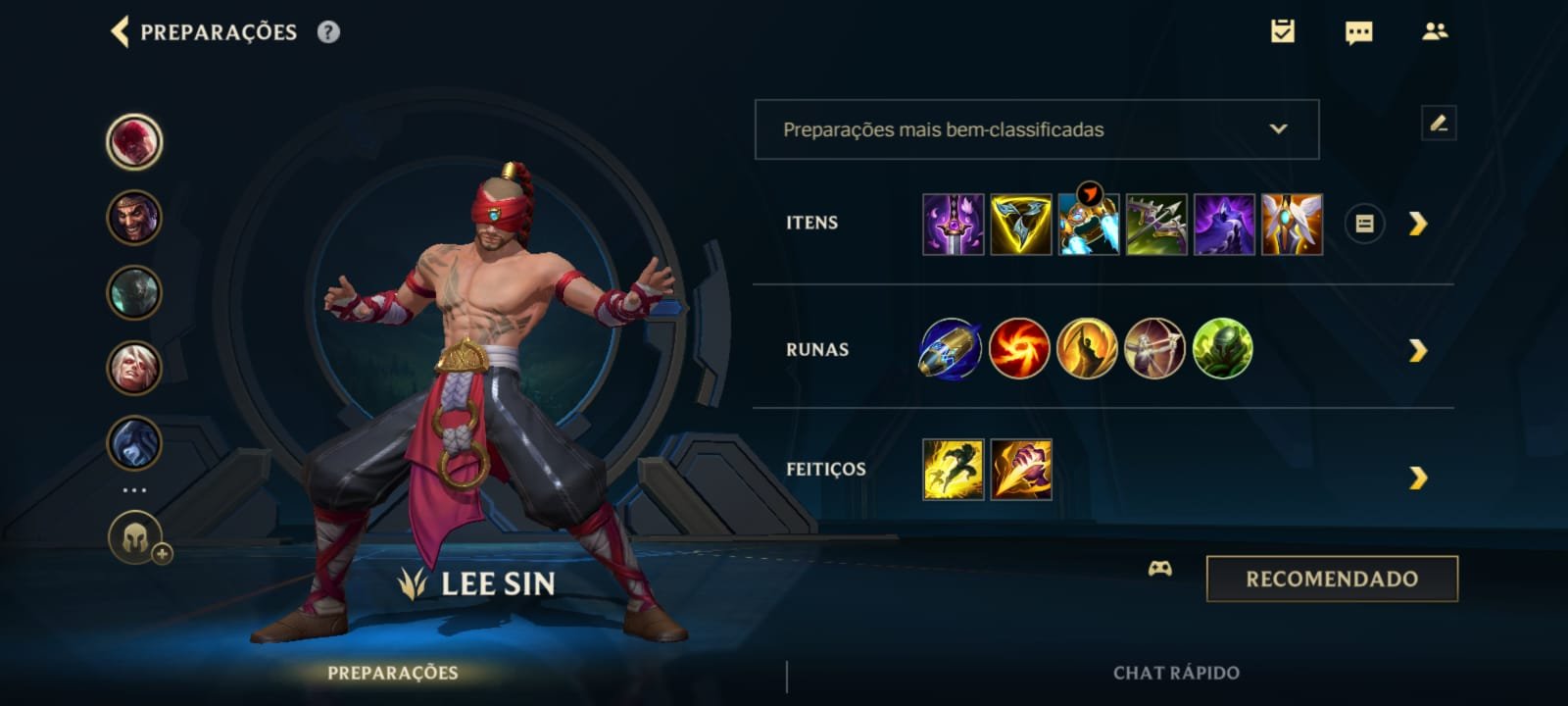
Task: Click the Stasis-enchanted boots item icon
Action: click(1093, 224)
